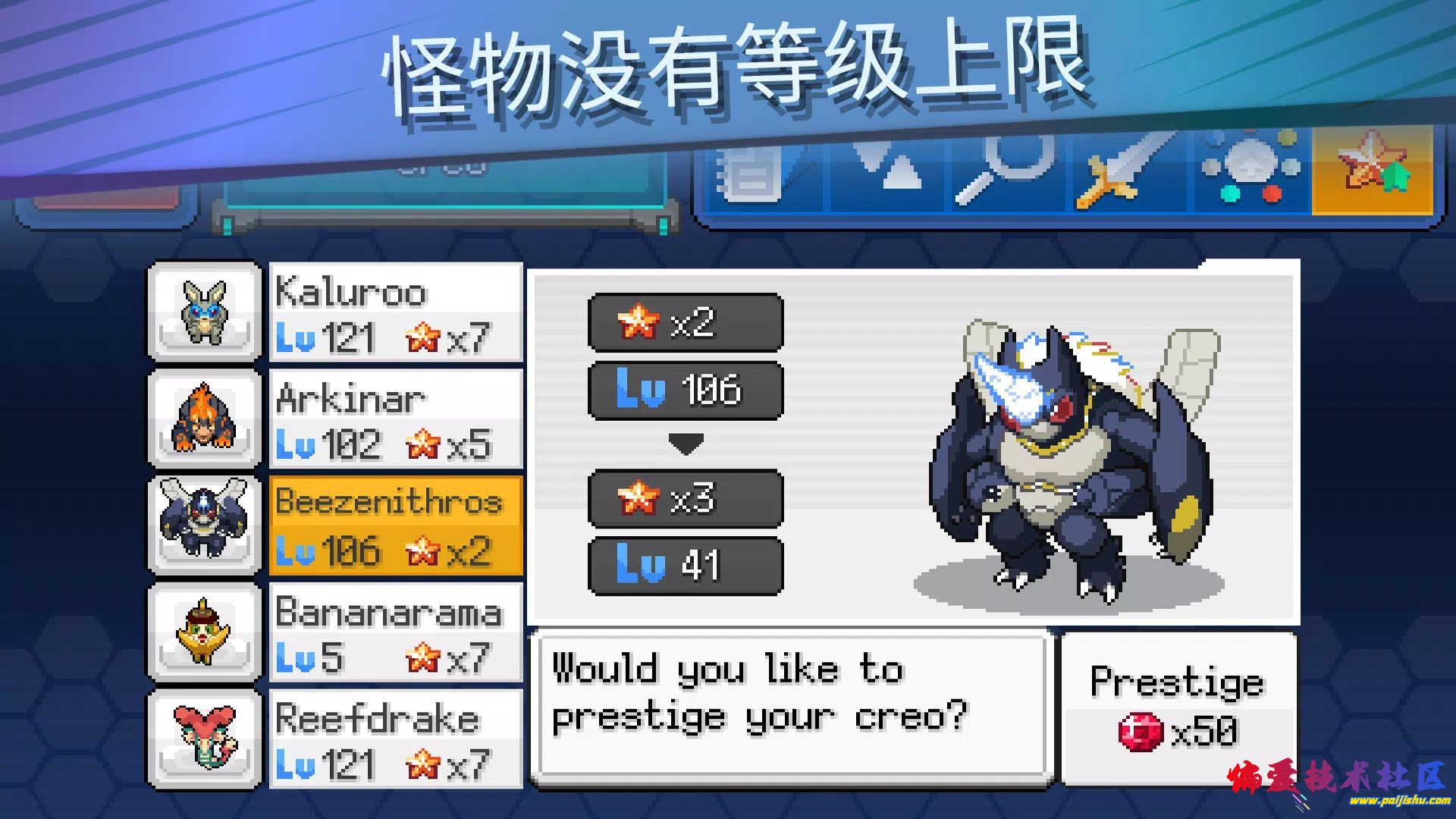
Task: Click Reefdrake's portrait thumbnail
Action: click(204, 739)
